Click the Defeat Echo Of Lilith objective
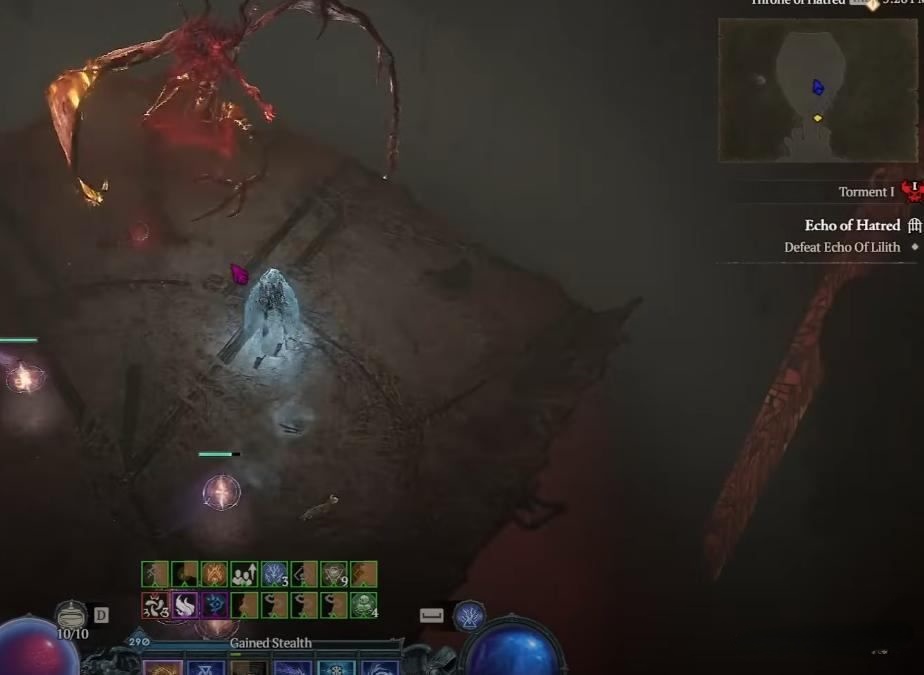Image resolution: width=924 pixels, height=675 pixels. [x=842, y=247]
